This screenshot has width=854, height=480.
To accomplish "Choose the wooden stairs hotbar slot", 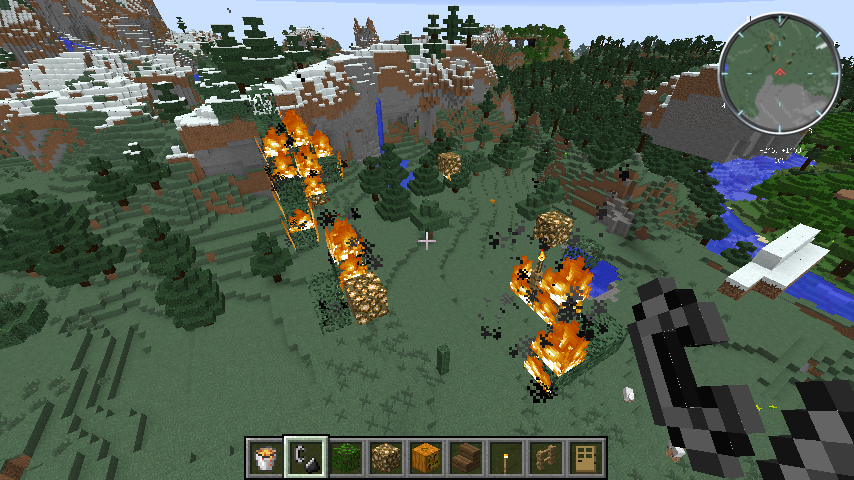I will 465,458.
